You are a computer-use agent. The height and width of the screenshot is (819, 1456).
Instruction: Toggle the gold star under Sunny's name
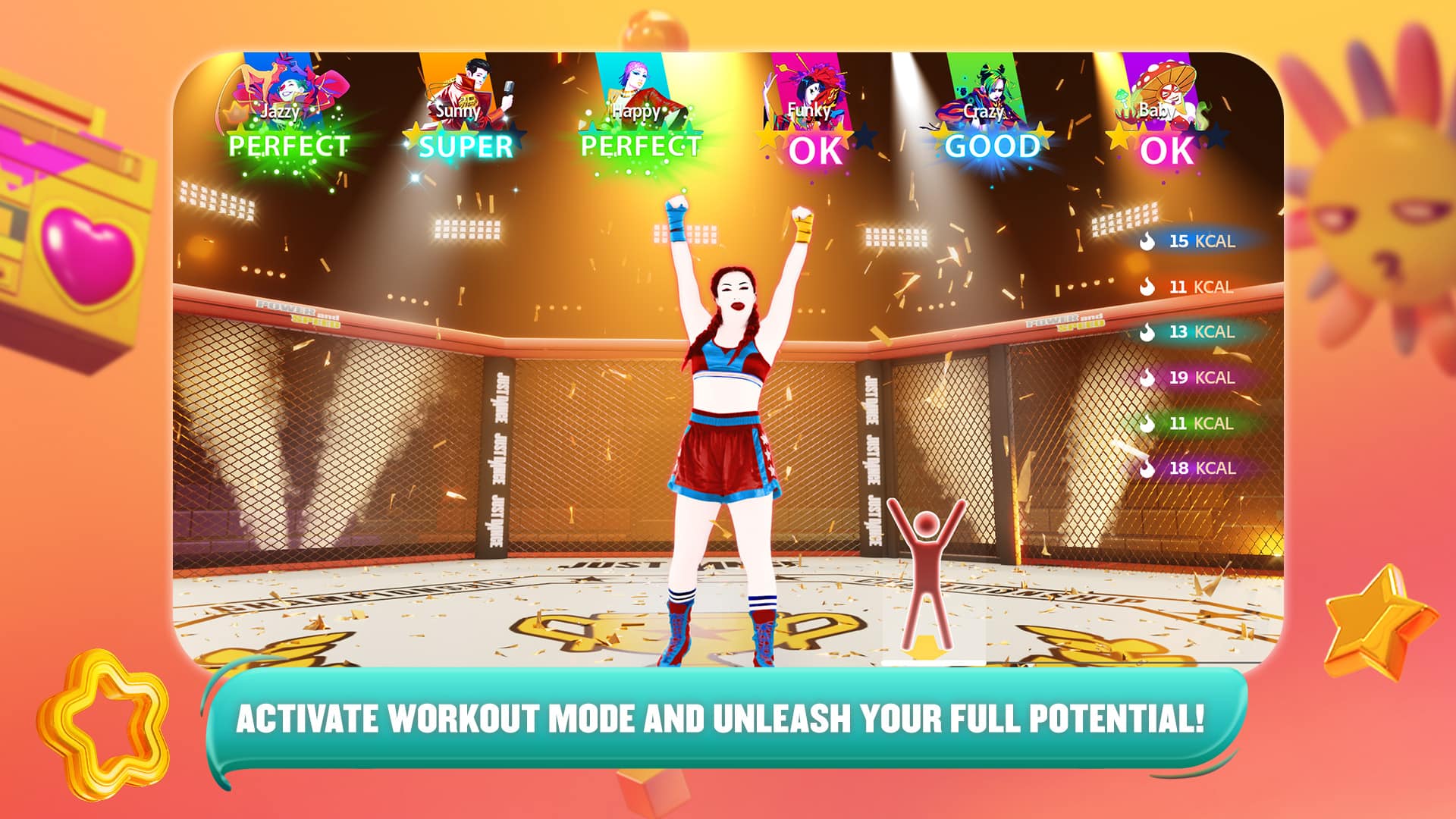click(415, 134)
